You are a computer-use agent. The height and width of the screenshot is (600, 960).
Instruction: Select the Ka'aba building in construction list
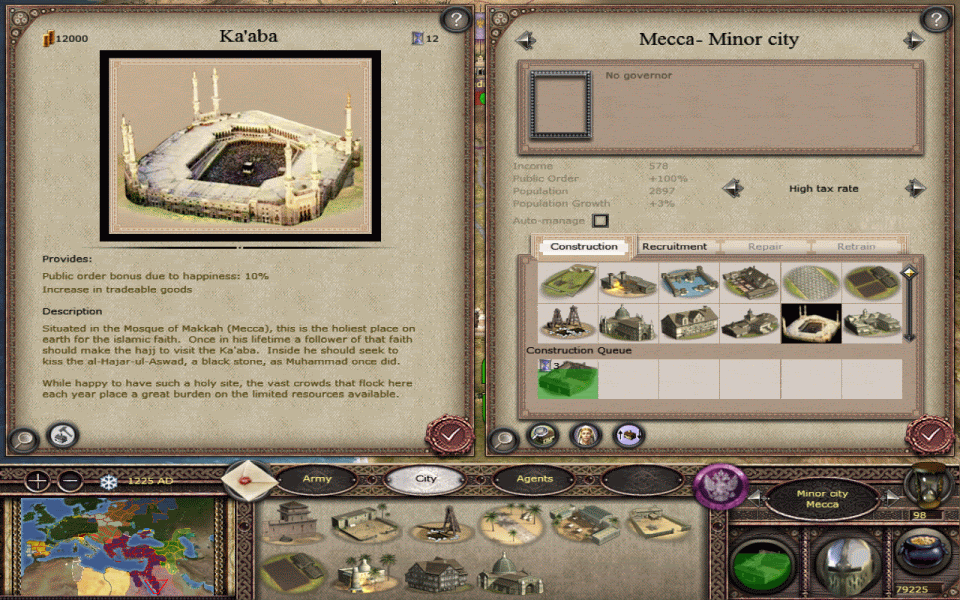[810, 322]
